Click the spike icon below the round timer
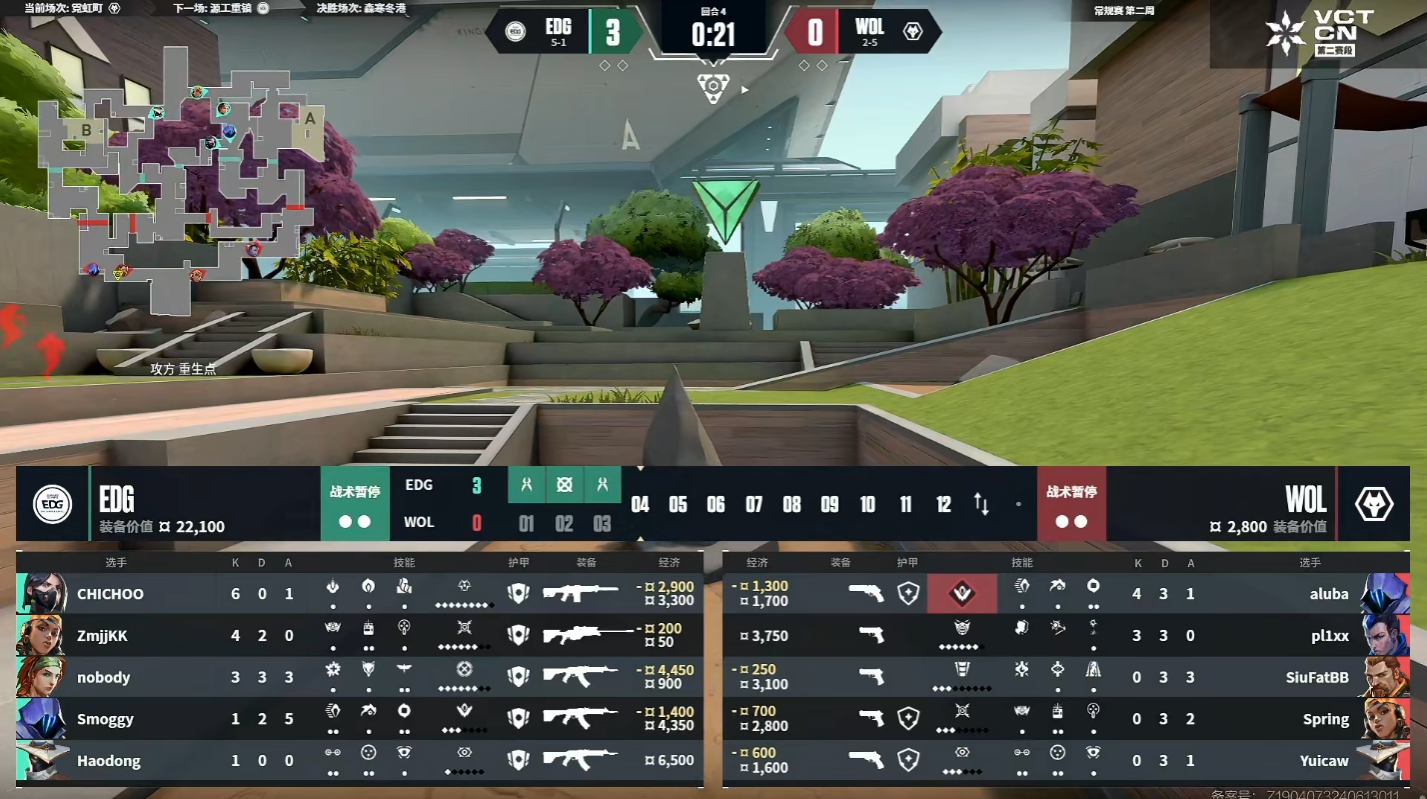Viewport: 1427px width, 799px height. 713,87
